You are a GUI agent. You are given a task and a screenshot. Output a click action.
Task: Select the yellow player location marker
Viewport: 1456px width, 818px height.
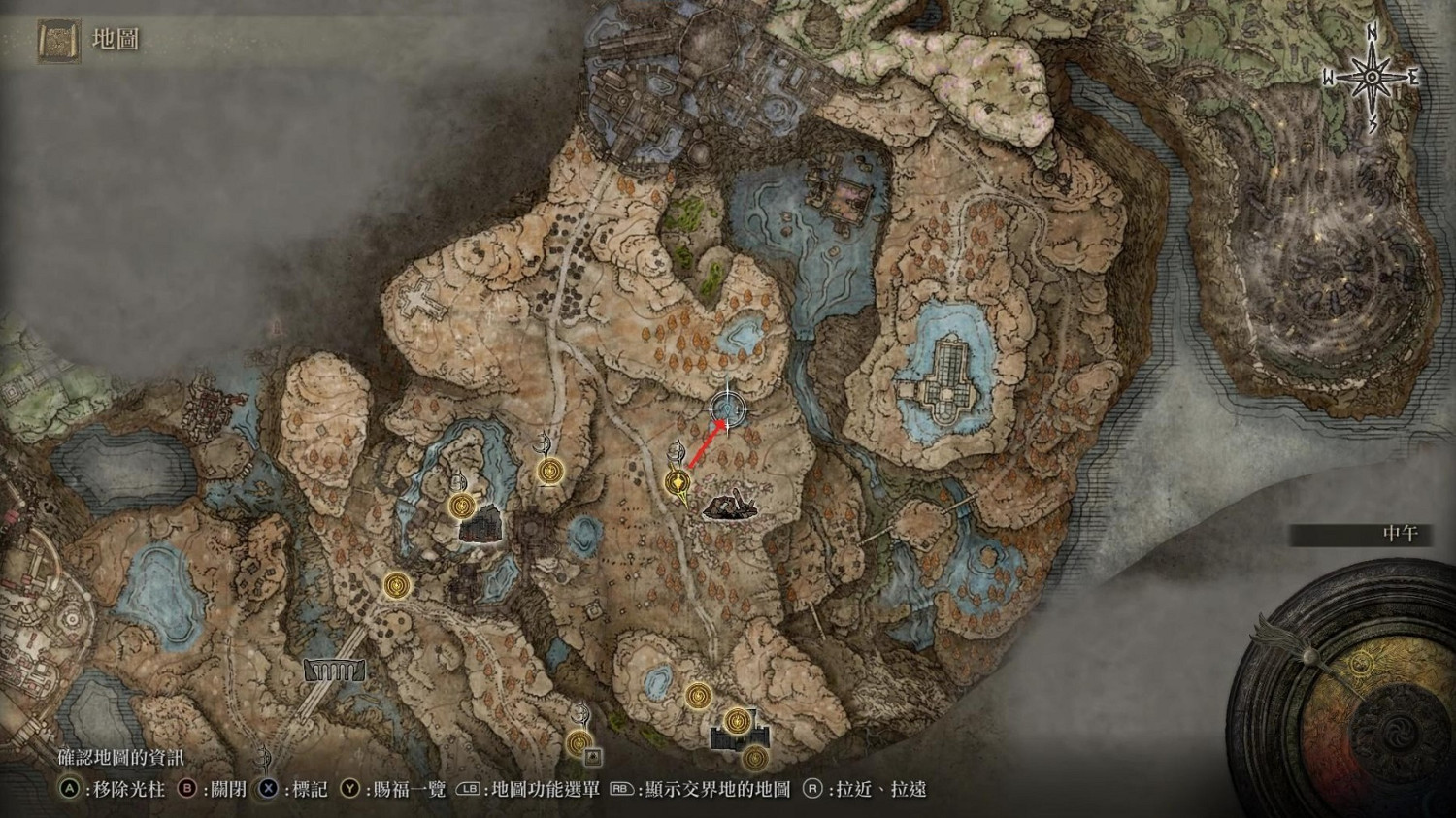click(x=677, y=482)
